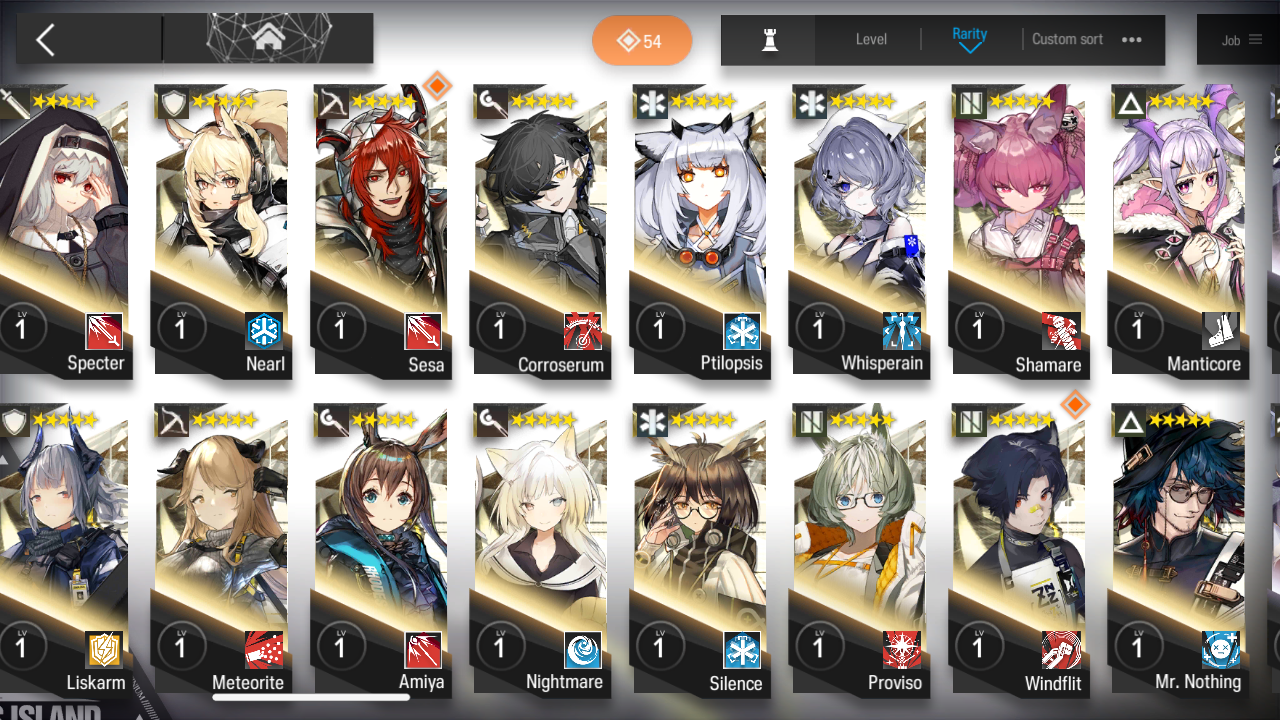The width and height of the screenshot is (1280, 720).
Task: Select the Specter operator card
Action: [65, 230]
